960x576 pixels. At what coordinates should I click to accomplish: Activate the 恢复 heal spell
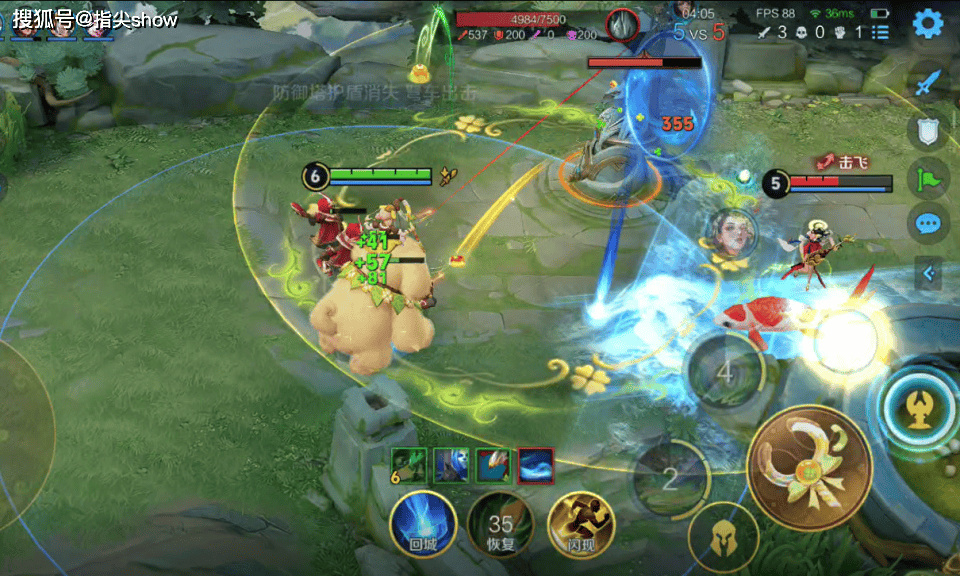(x=501, y=523)
